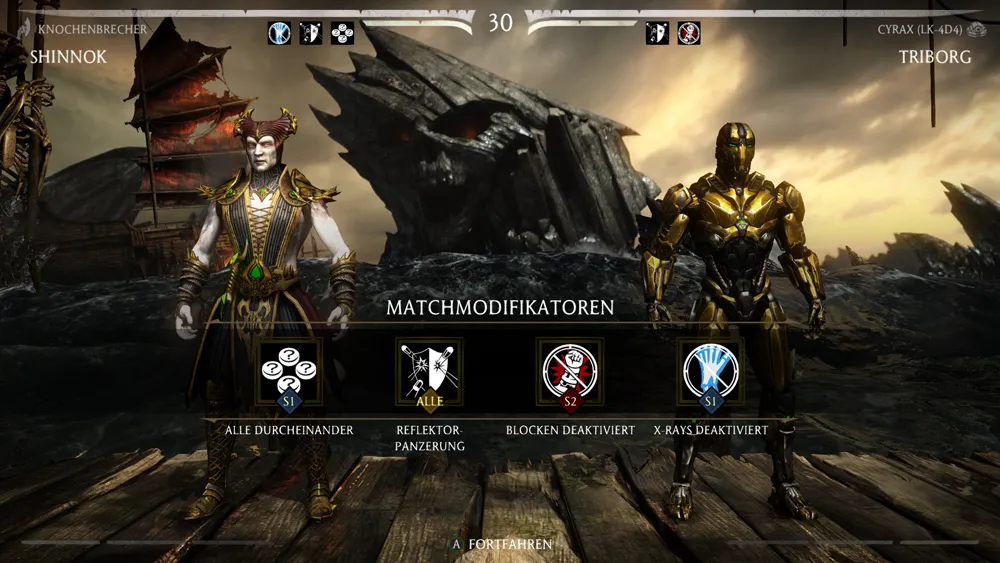Select the shield icon beside Triborg's health bar
The width and height of the screenshot is (1000, 563).
coord(657,33)
